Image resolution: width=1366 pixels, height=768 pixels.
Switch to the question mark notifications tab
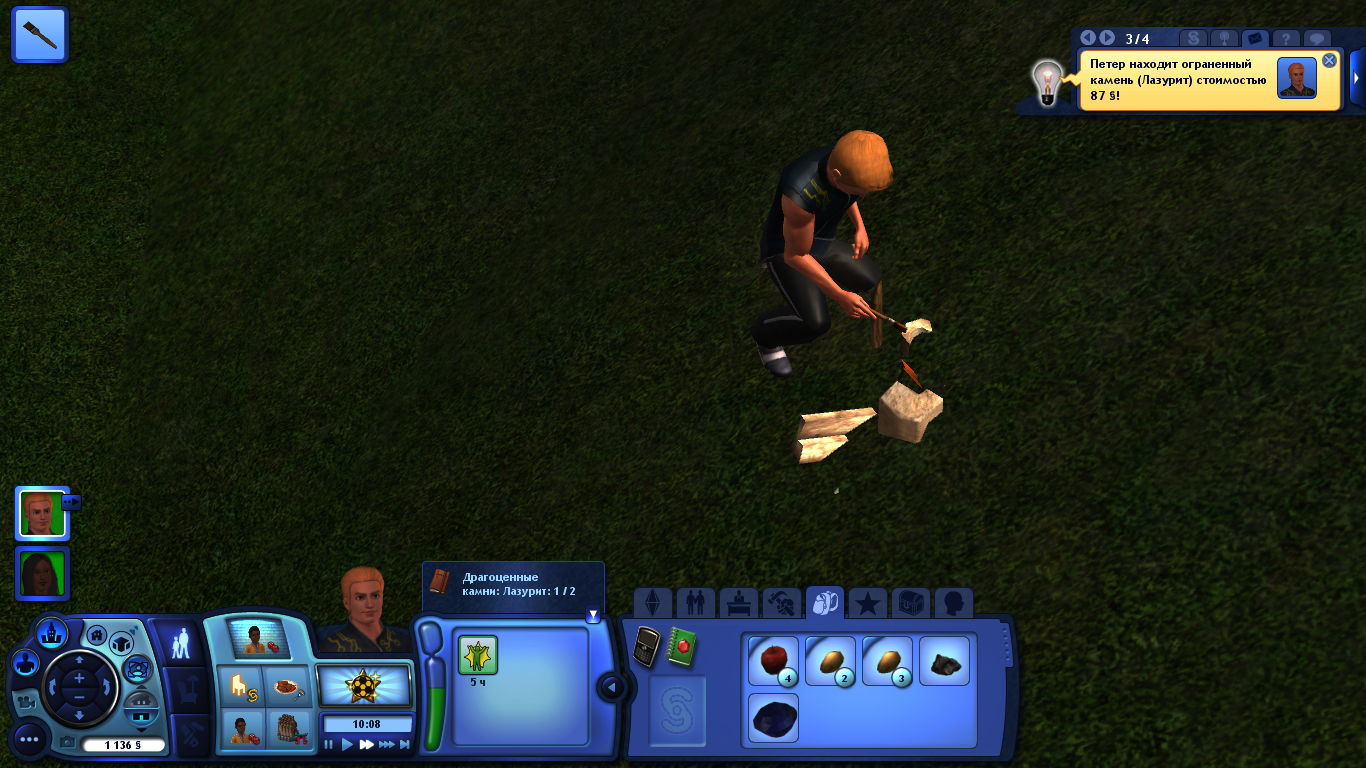[1286, 39]
